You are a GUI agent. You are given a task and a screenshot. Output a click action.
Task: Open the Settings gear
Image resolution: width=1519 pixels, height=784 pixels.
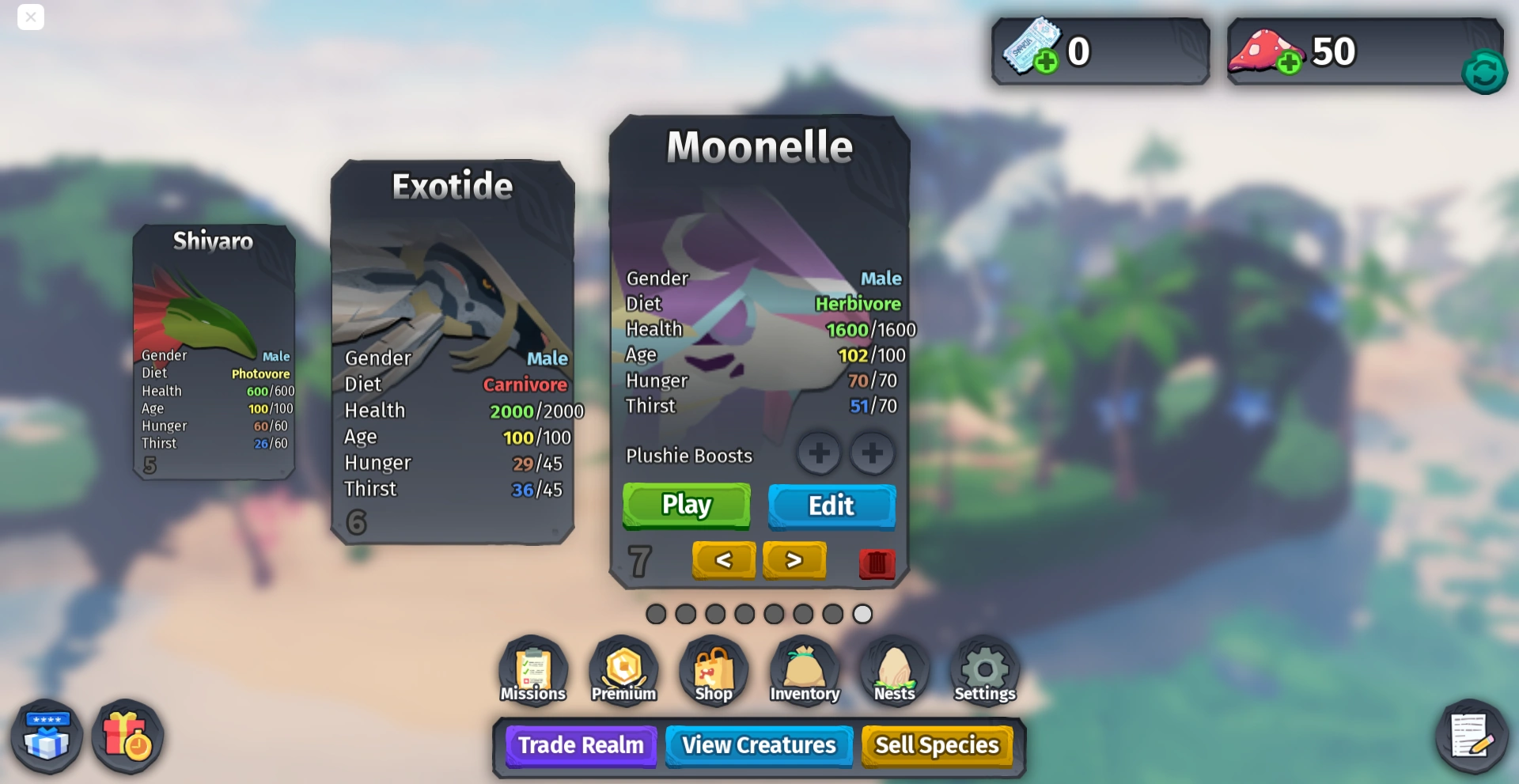pos(983,669)
